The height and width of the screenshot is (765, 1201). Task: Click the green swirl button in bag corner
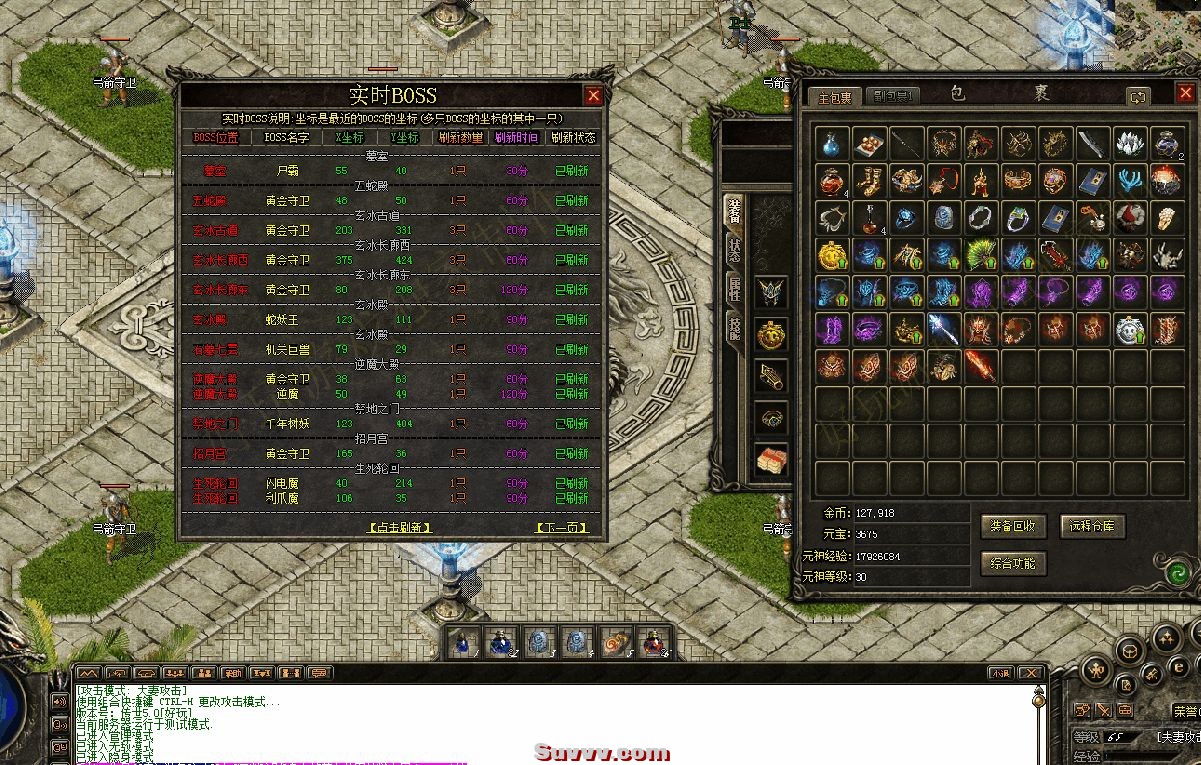click(1179, 574)
